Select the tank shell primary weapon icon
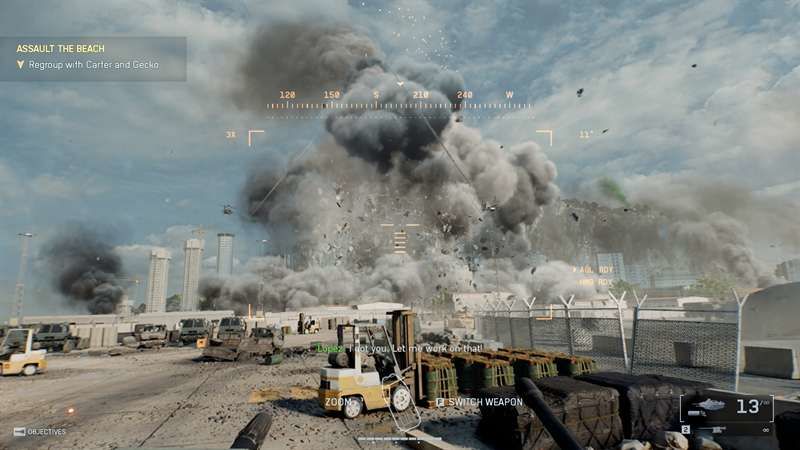 (x=709, y=405)
